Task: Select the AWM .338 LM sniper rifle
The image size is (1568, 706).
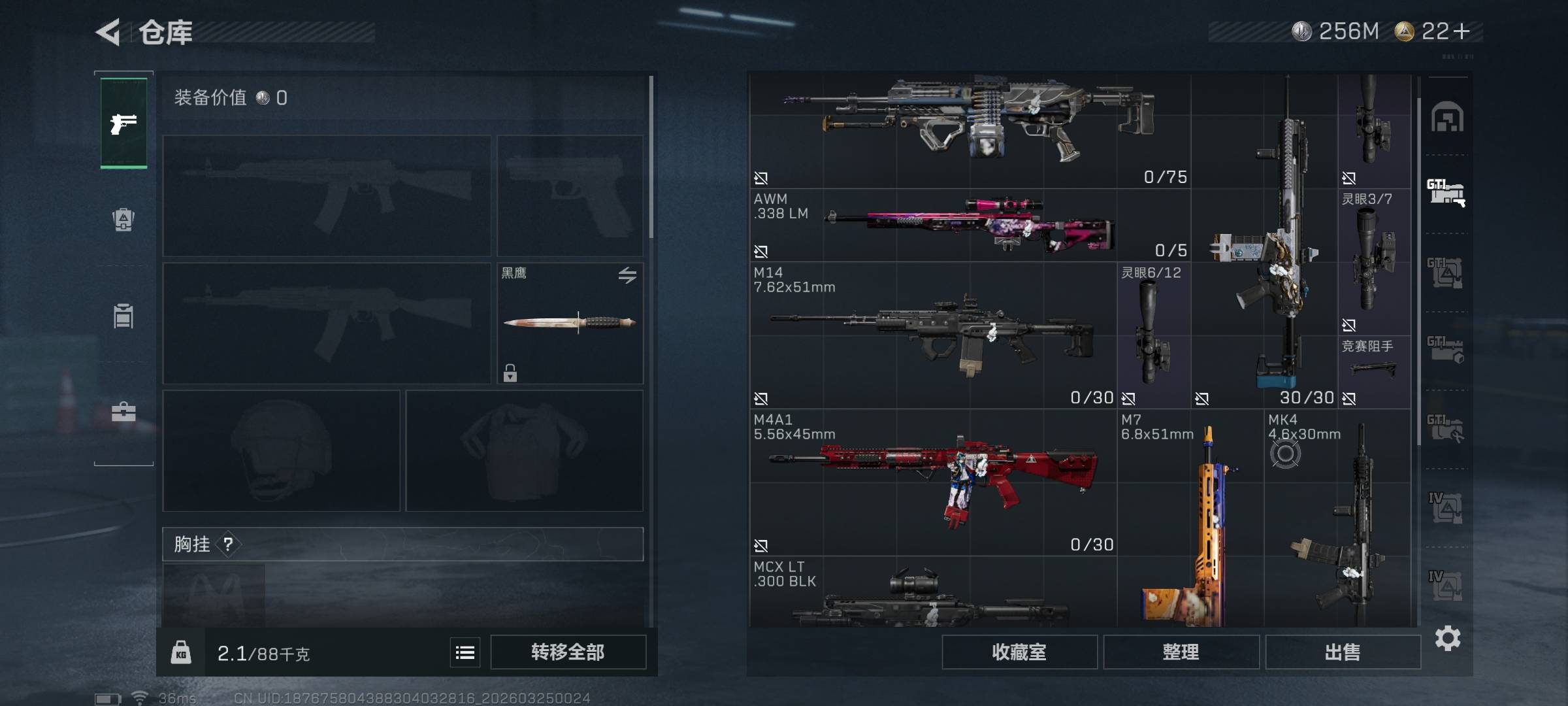Action: click(970, 226)
